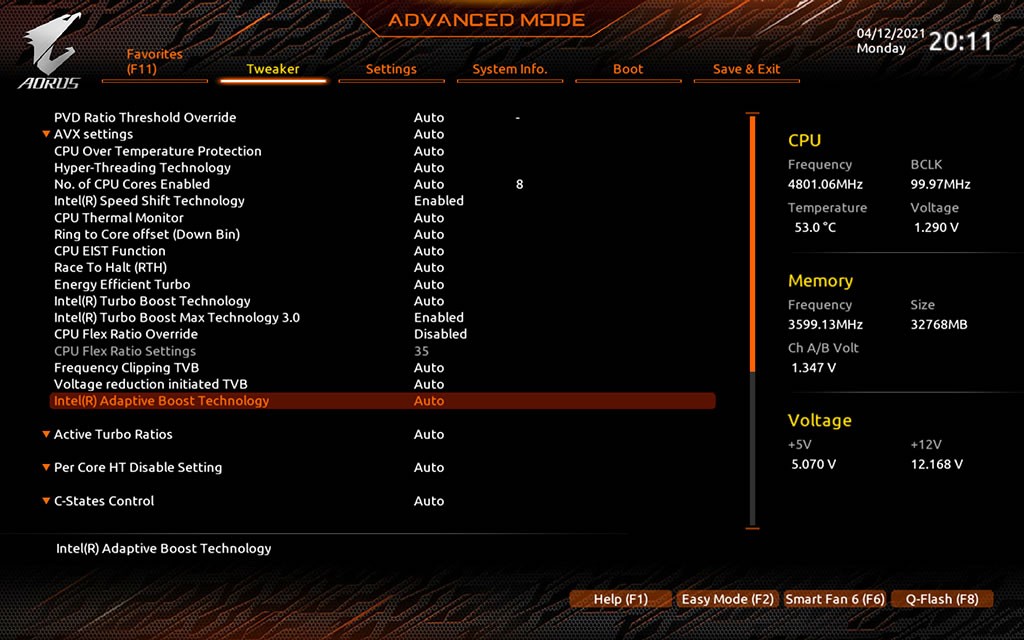This screenshot has width=1024, height=640.
Task: Select Intel(R) Speed Shift Technology option
Action: pyautogui.click(x=149, y=201)
